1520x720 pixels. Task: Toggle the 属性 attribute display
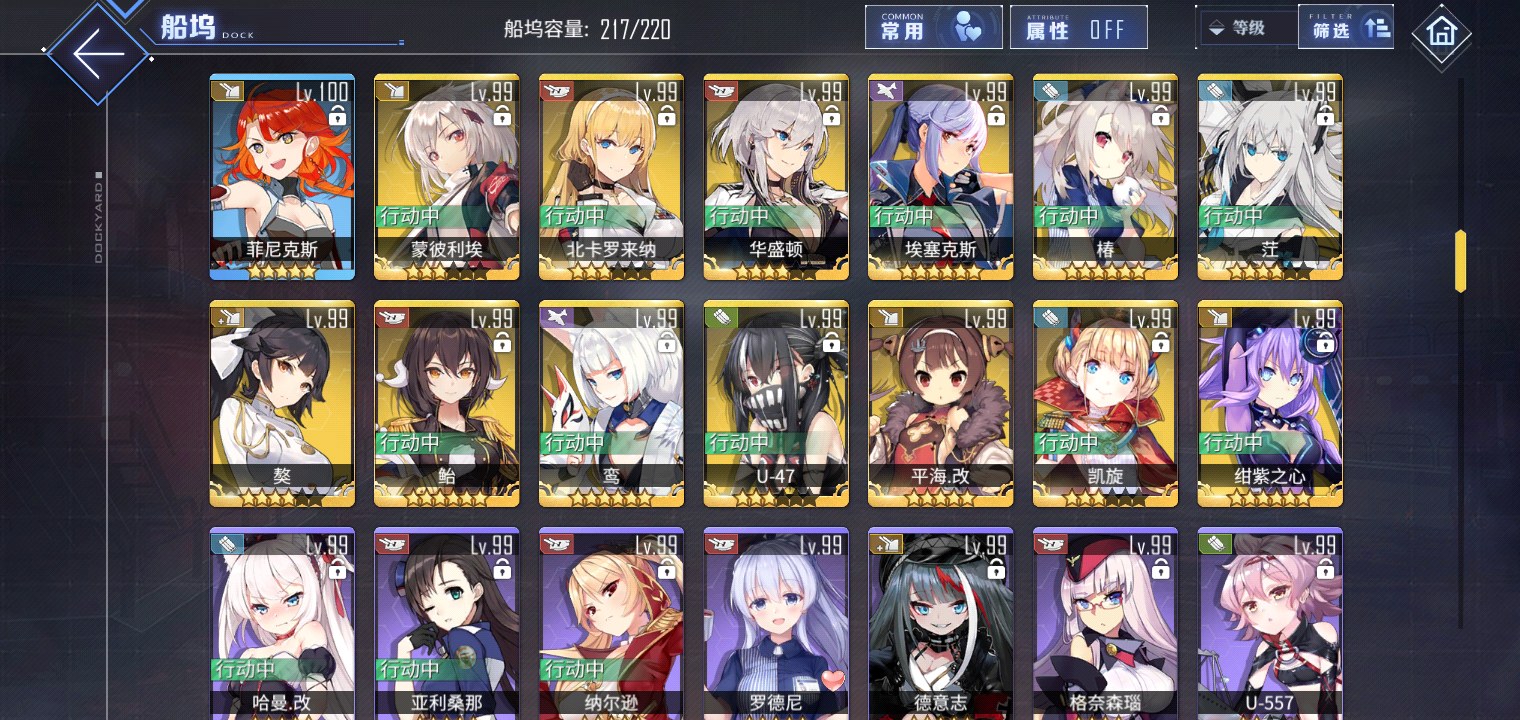pyautogui.click(x=1078, y=28)
